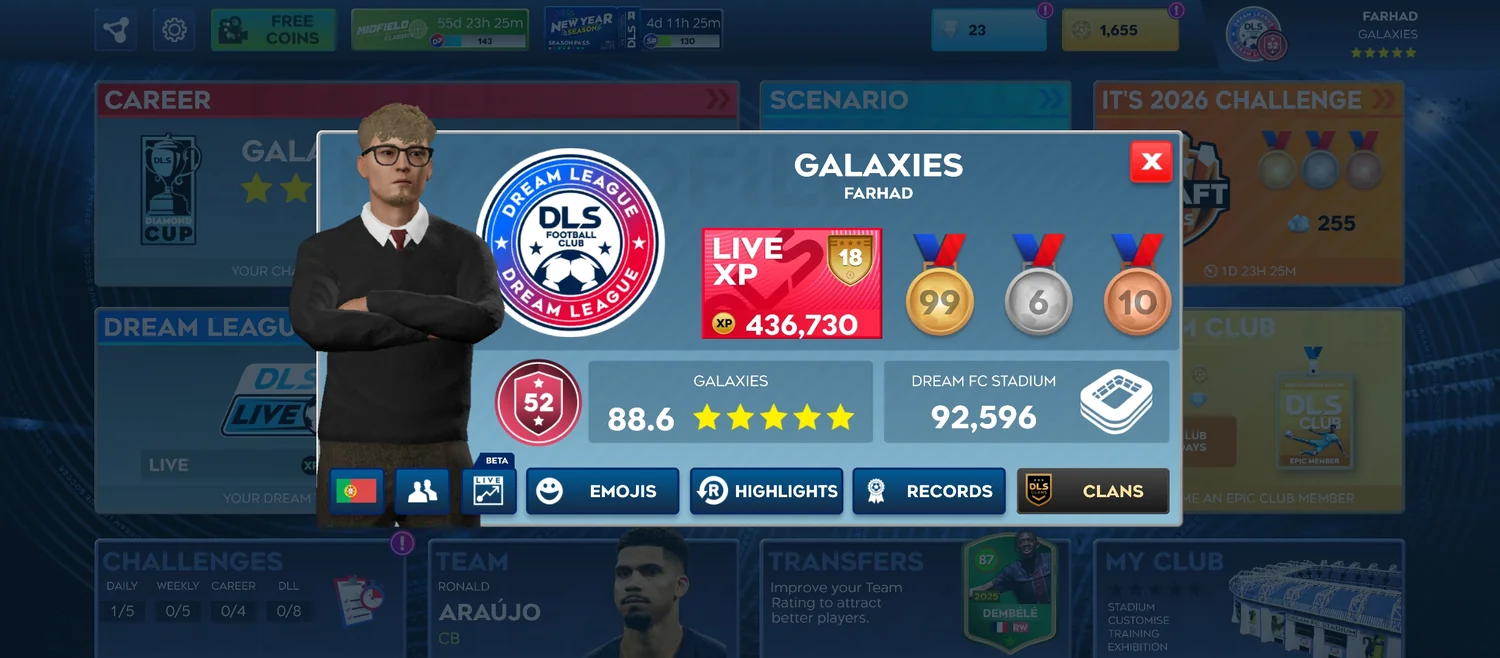Select the bronze medal showing 10
Image resolution: width=1500 pixels, height=658 pixels.
point(1137,290)
